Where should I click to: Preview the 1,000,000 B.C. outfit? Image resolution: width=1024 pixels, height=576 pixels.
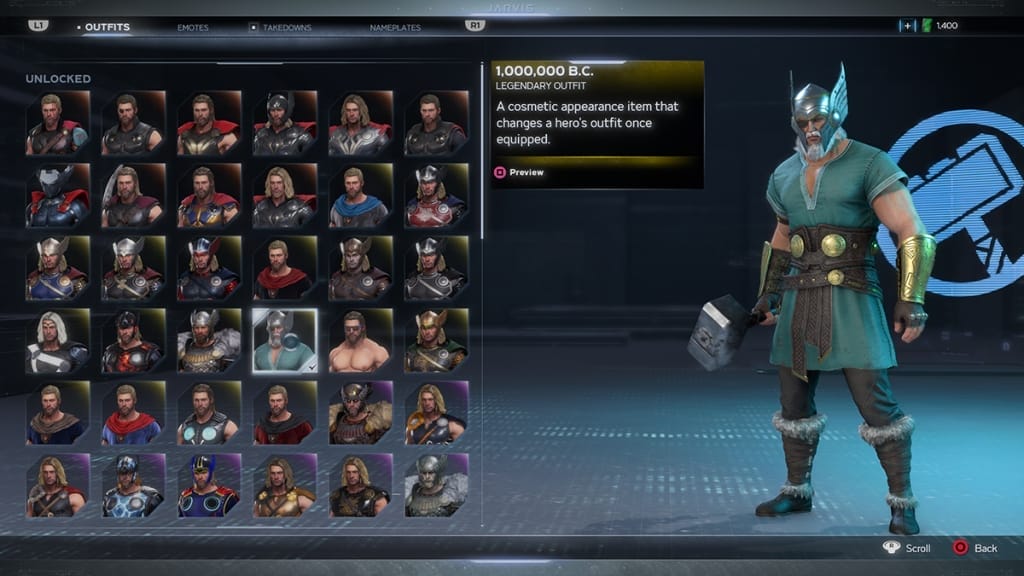[519, 172]
